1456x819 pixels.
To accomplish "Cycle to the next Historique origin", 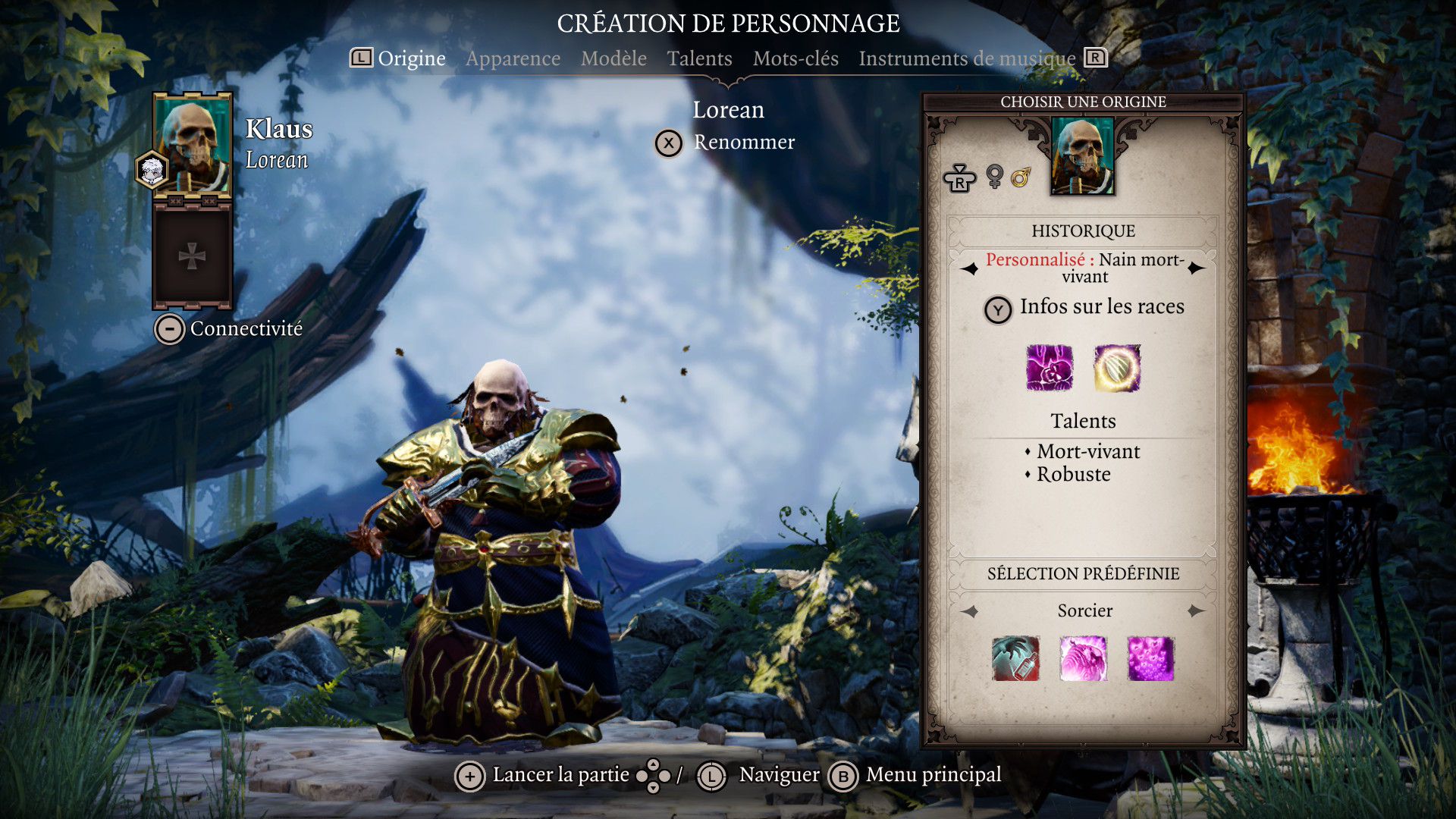I will (x=1197, y=268).
